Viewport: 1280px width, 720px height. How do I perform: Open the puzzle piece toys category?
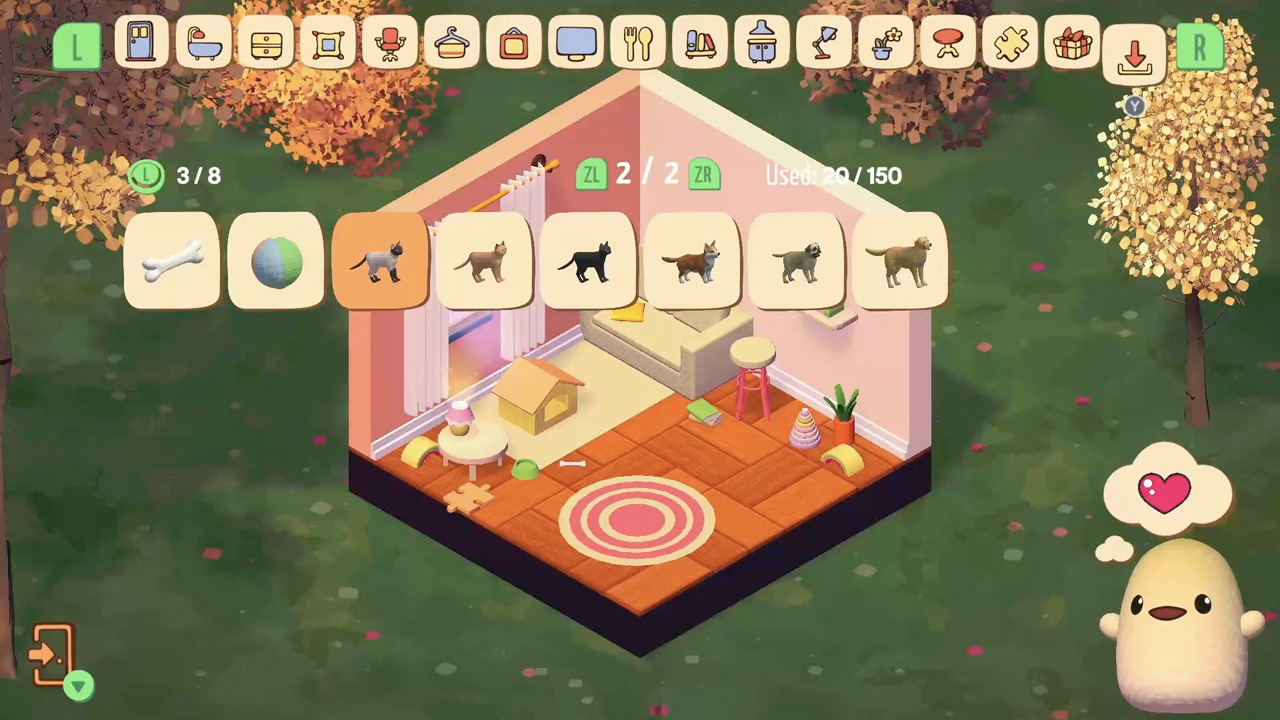(x=1010, y=43)
